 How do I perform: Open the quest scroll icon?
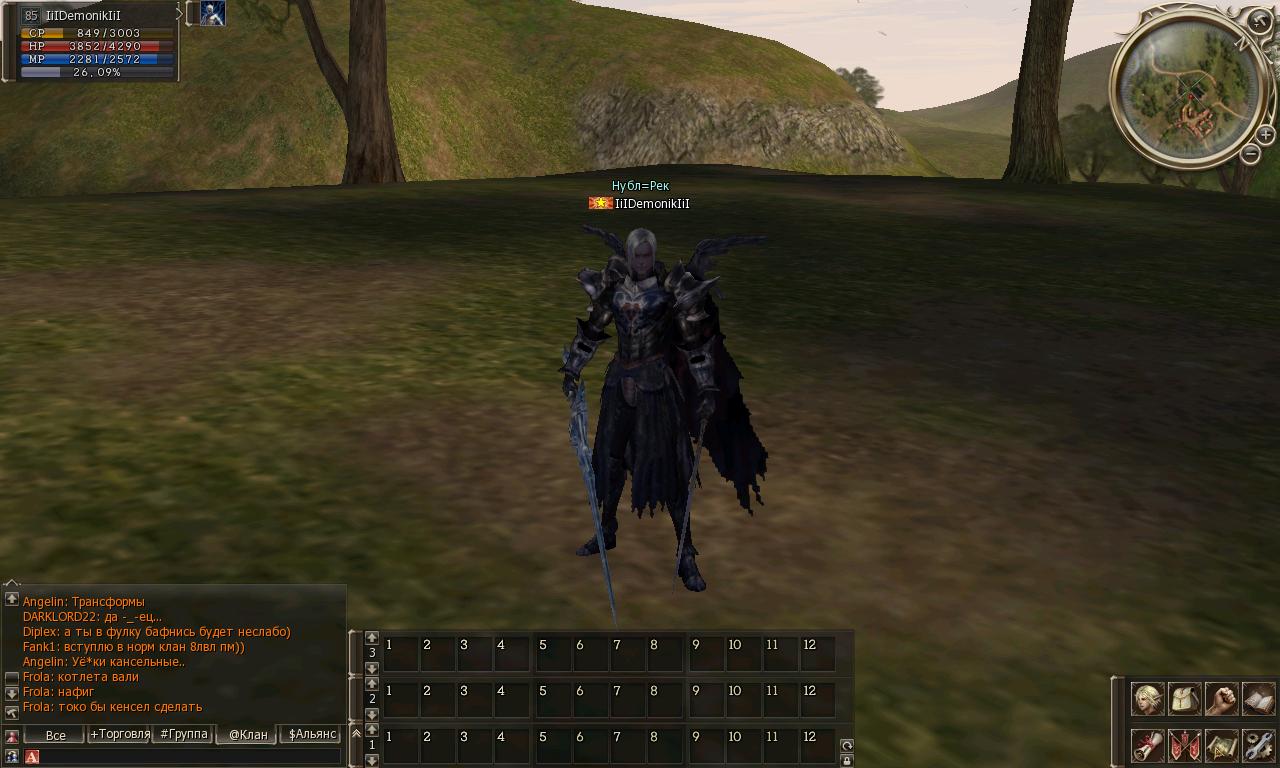click(x=1147, y=745)
